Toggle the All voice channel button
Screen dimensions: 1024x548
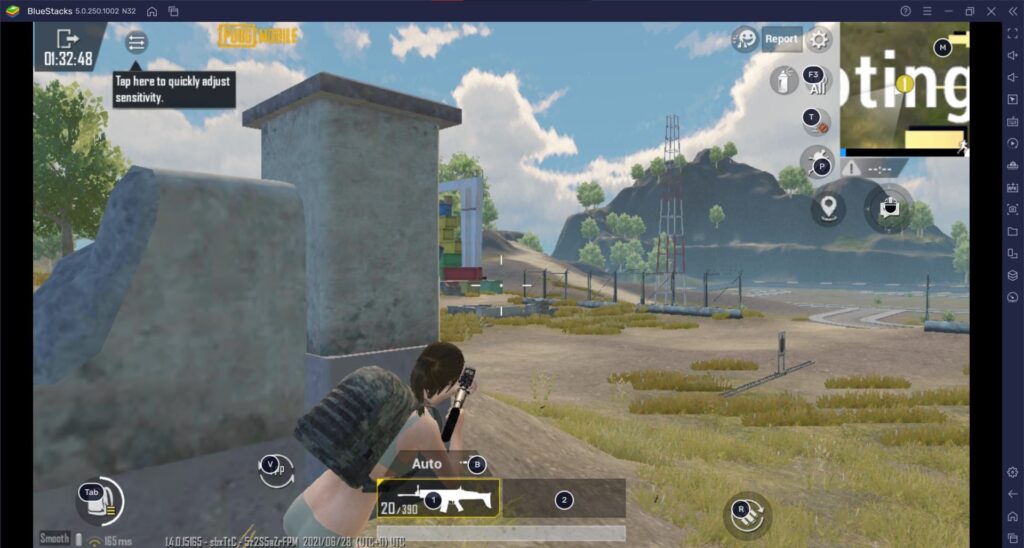(816, 81)
